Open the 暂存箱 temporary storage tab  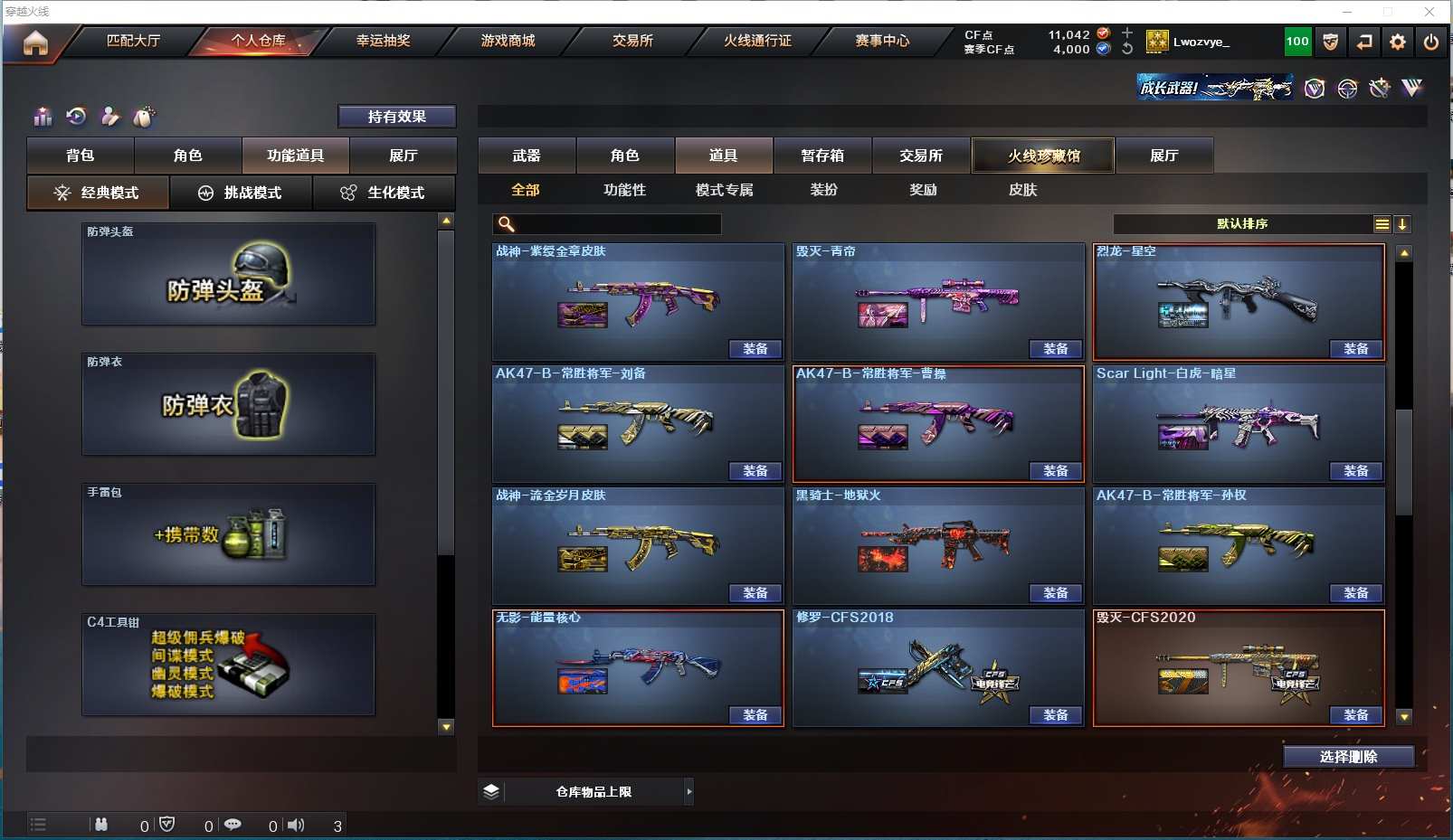[821, 156]
